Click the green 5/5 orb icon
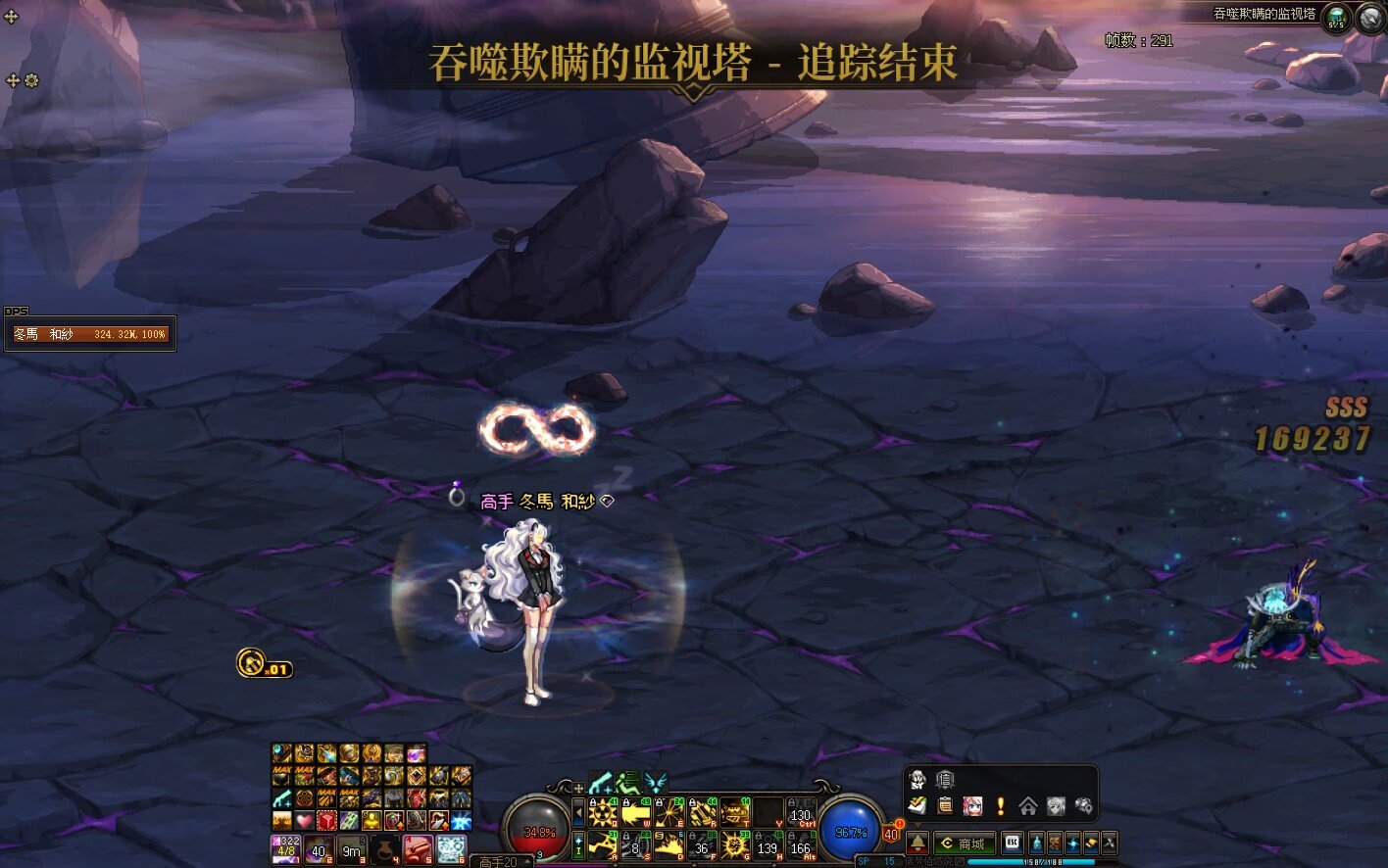Viewport: 1388px width, 868px height. [x=1336, y=18]
